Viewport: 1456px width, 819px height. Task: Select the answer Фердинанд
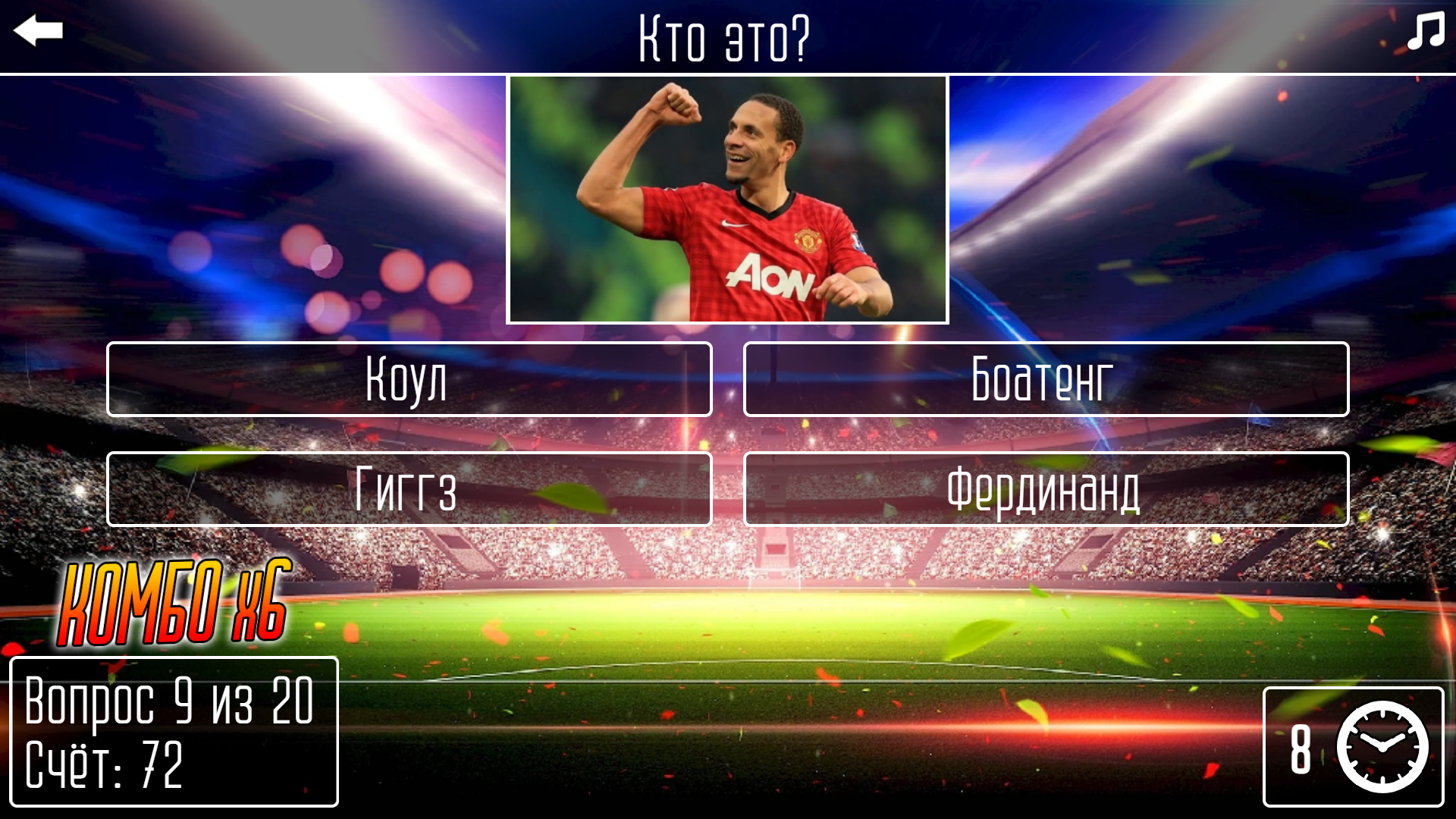(1046, 489)
